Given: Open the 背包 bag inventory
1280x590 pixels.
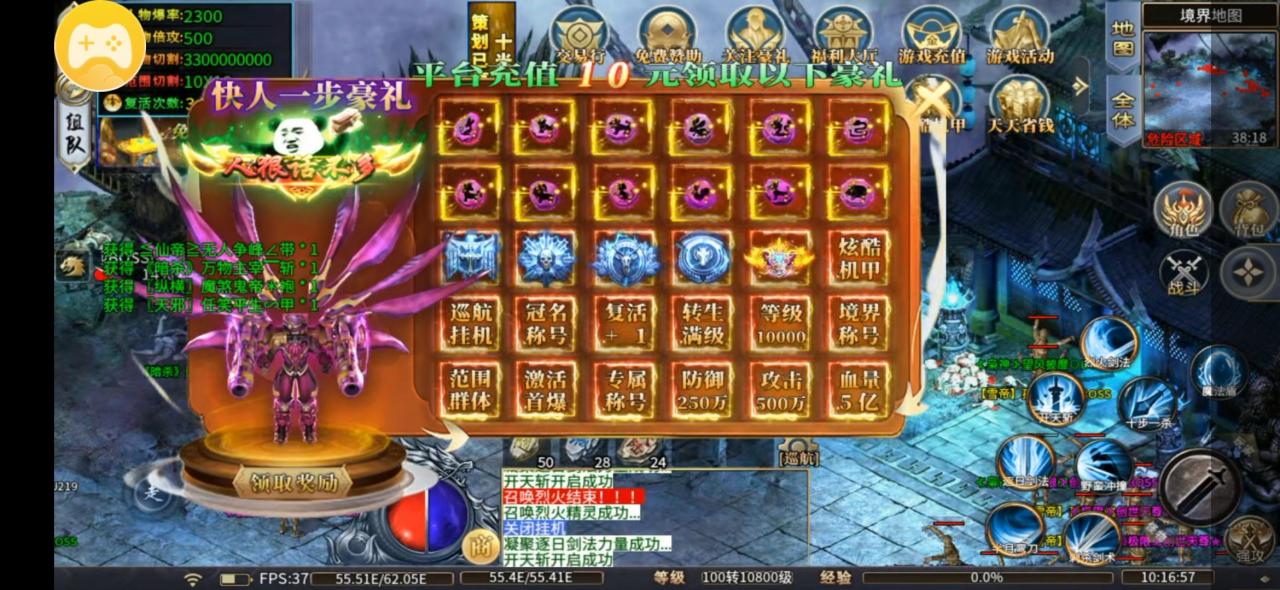Looking at the screenshot, I should coord(1248,213).
